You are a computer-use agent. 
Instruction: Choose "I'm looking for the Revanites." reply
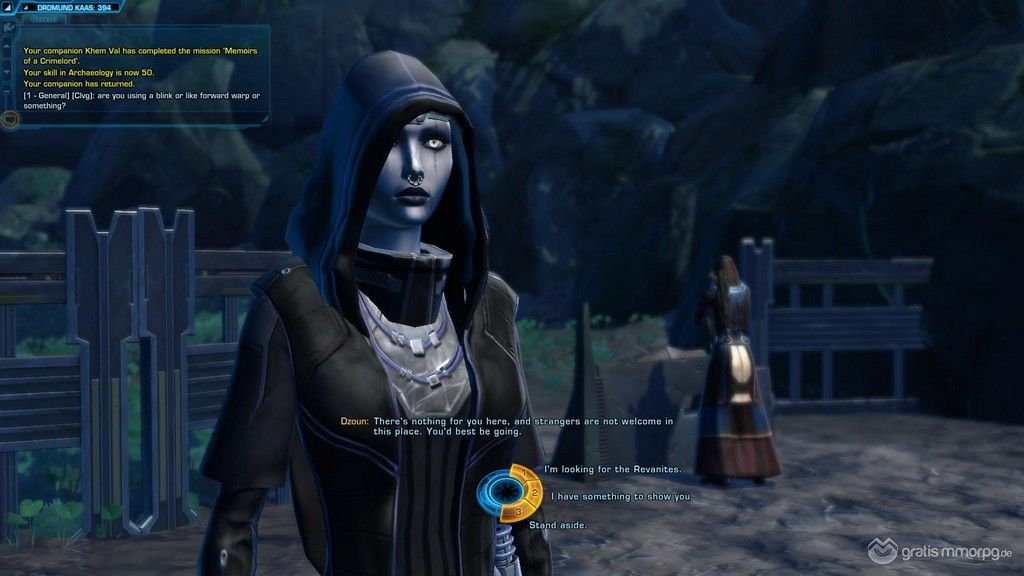point(612,468)
